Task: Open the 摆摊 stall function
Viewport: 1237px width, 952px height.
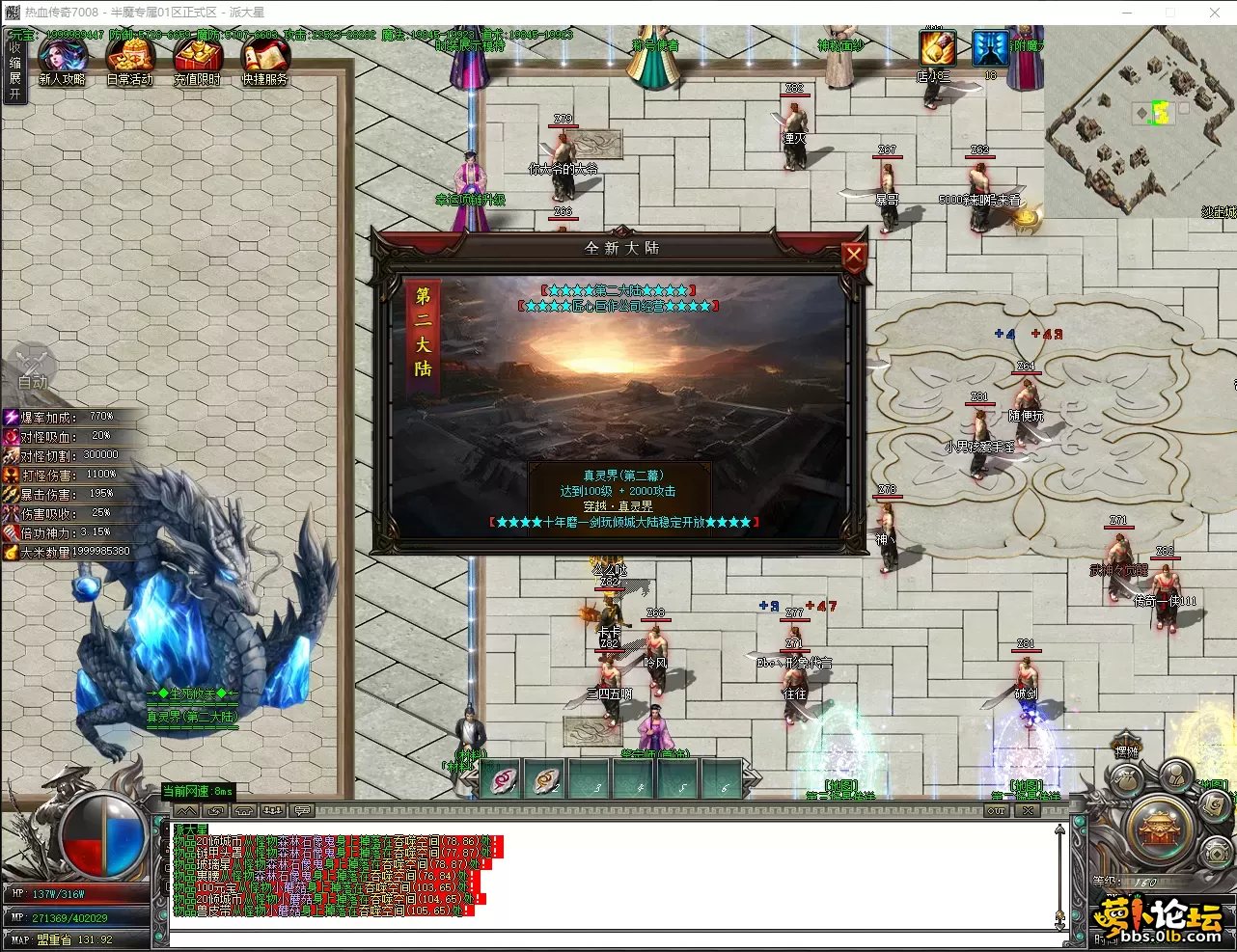Action: (x=1126, y=750)
